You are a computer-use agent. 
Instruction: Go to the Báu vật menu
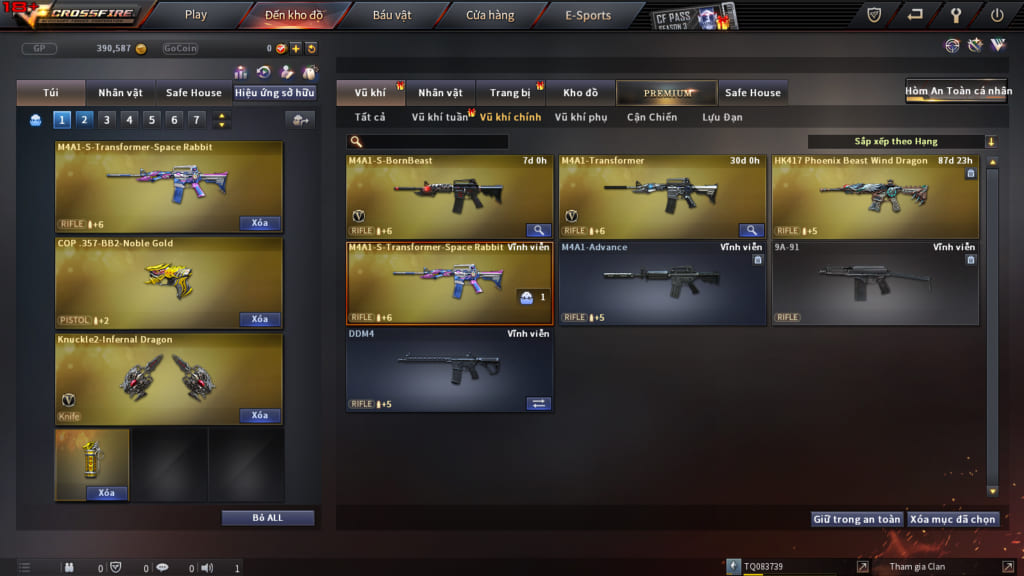(x=393, y=15)
